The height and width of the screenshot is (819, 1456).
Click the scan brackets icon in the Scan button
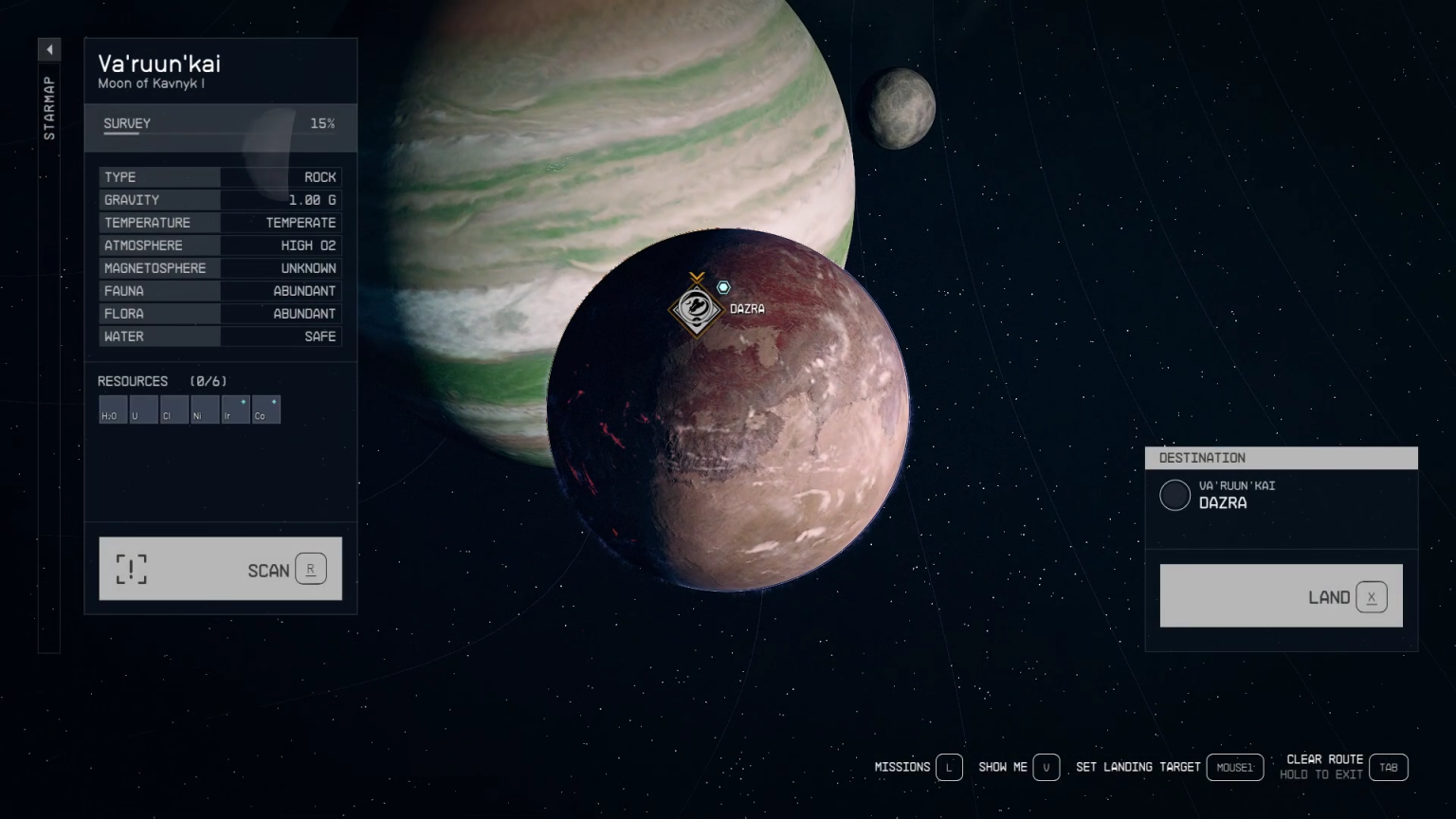tap(130, 569)
